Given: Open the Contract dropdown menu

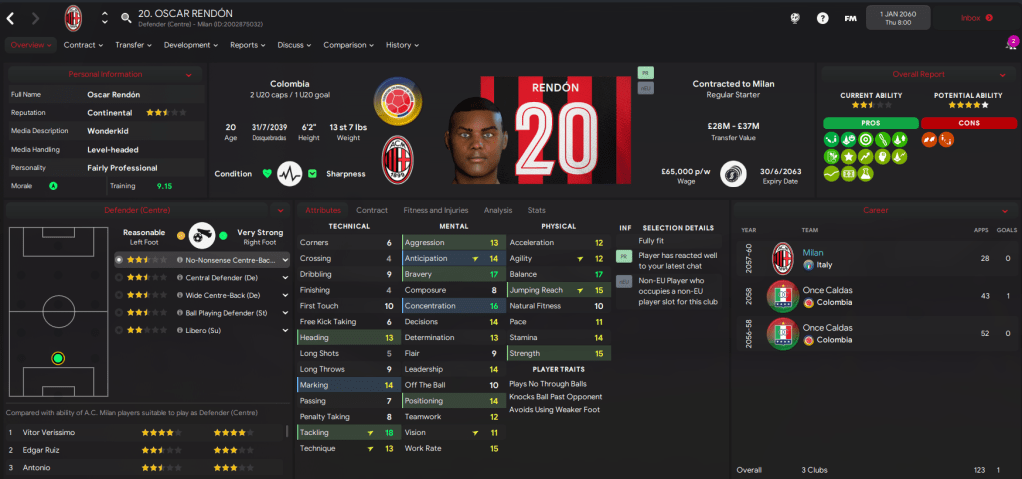Looking at the screenshot, I should [83, 45].
